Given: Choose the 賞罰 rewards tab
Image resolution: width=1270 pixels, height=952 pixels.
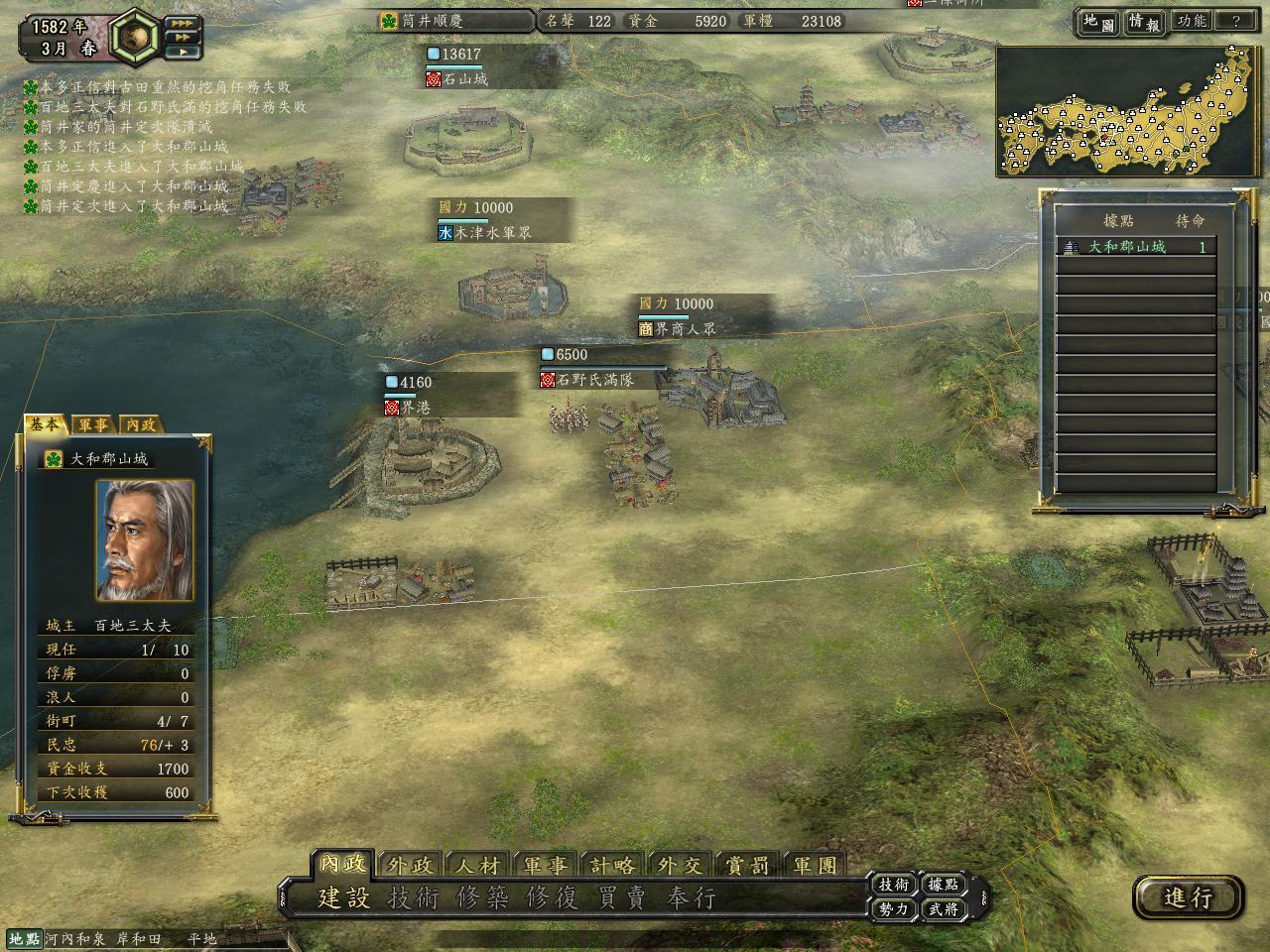Looking at the screenshot, I should 747,865.
